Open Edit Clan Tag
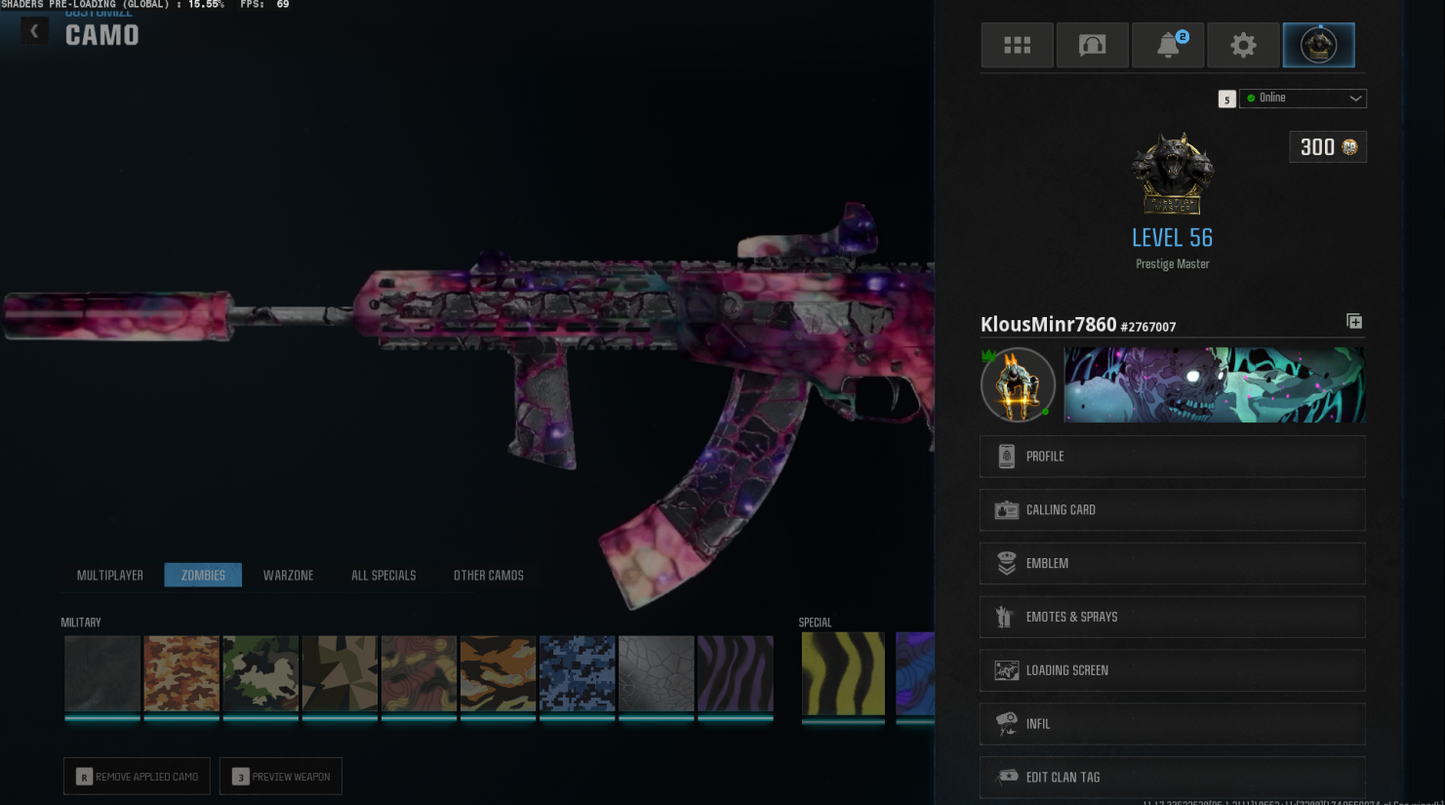The image size is (1445, 805). point(1171,777)
